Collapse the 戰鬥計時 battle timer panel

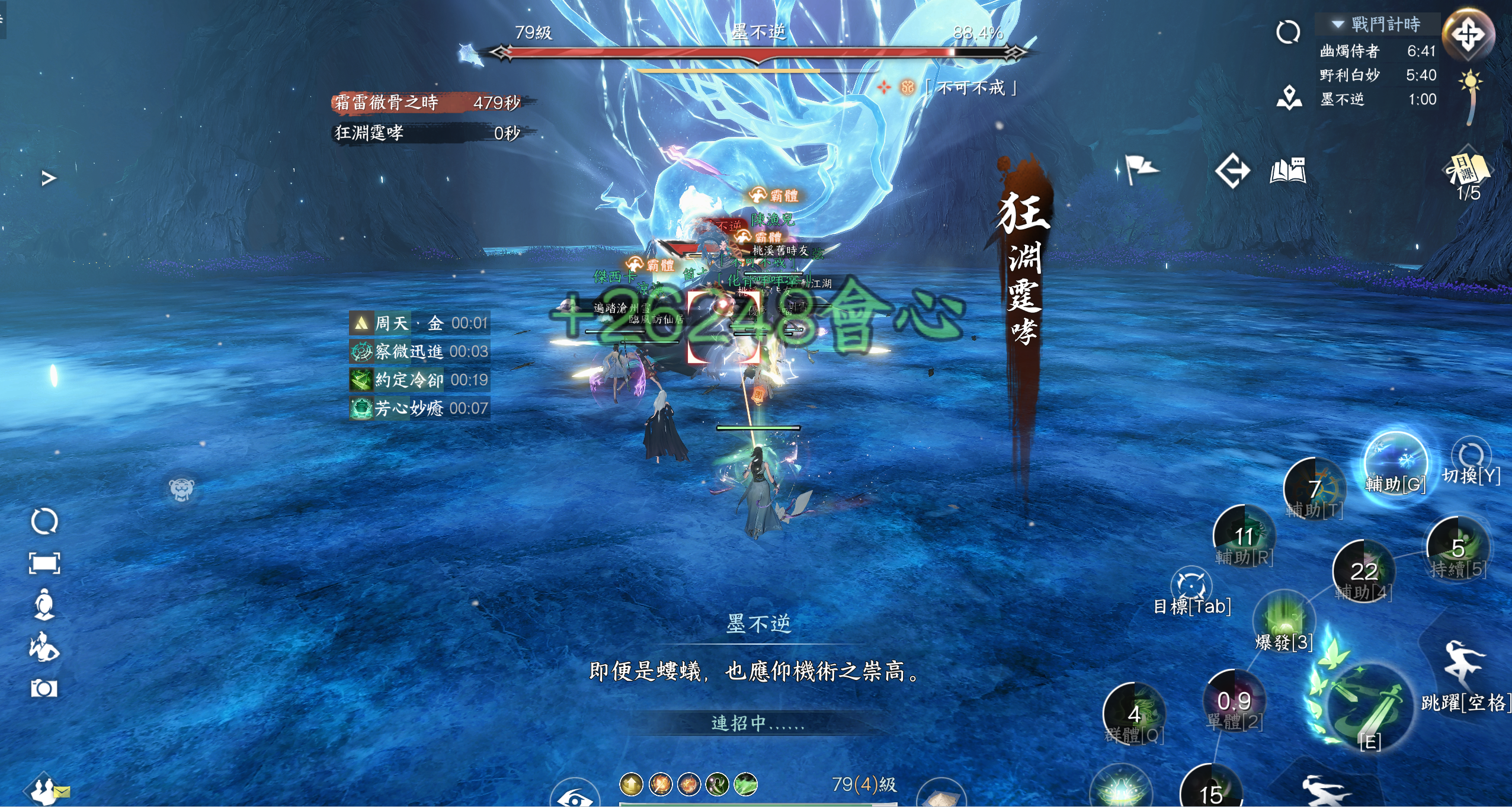tap(1337, 24)
